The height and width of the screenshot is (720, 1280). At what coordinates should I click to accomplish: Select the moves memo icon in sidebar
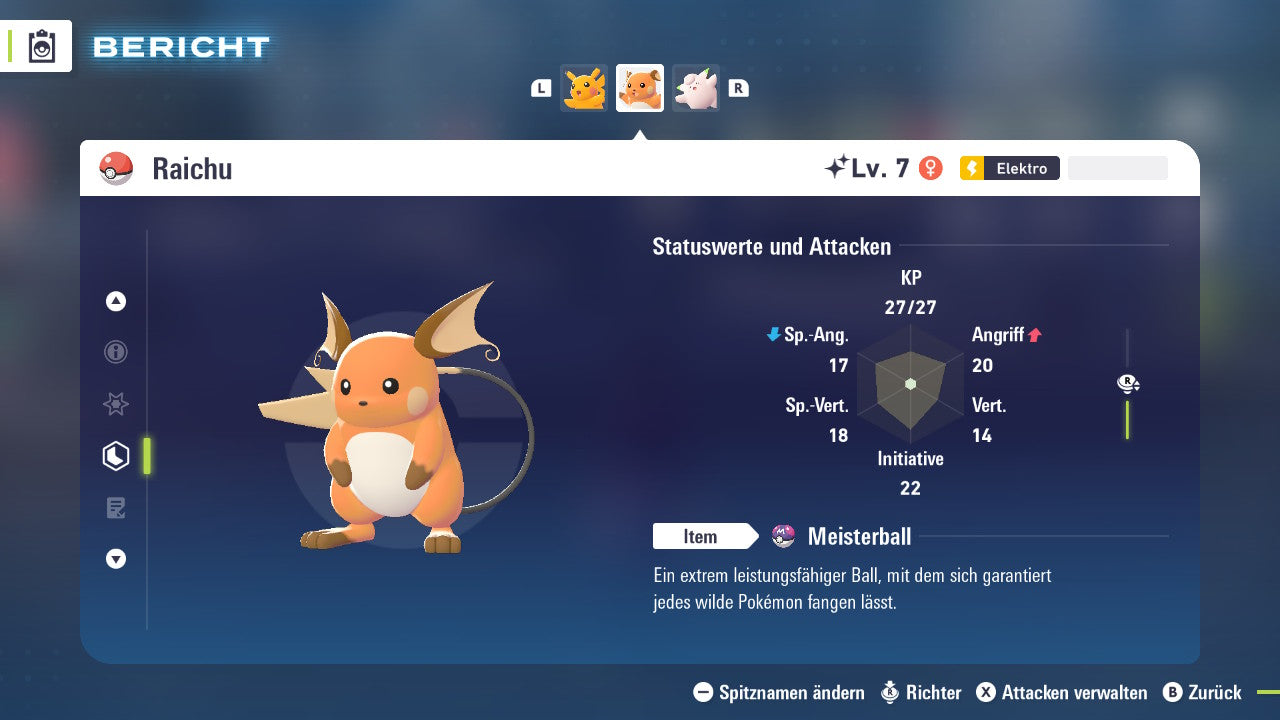pos(116,508)
